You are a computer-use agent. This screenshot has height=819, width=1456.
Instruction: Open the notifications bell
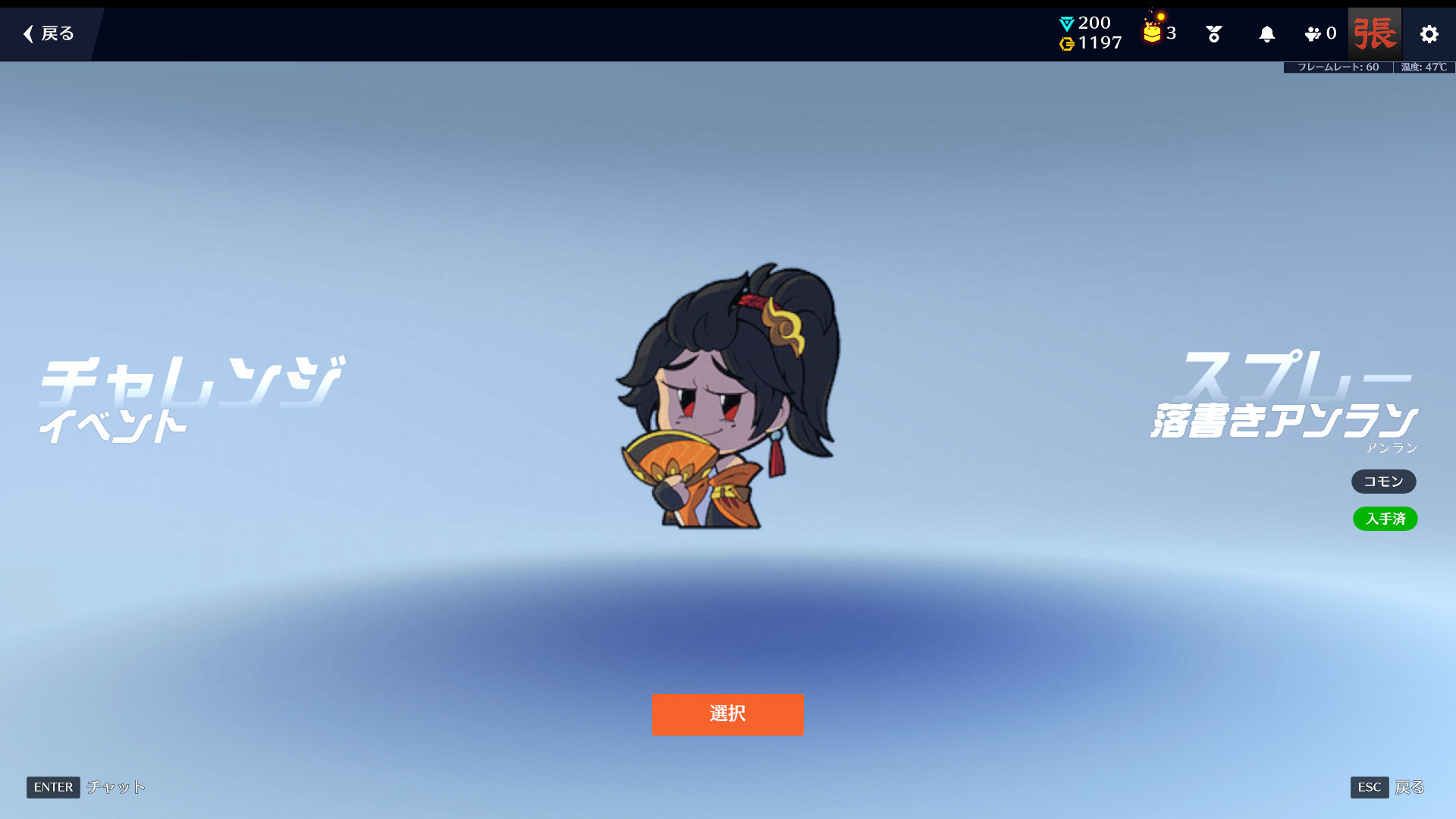pos(1266,34)
